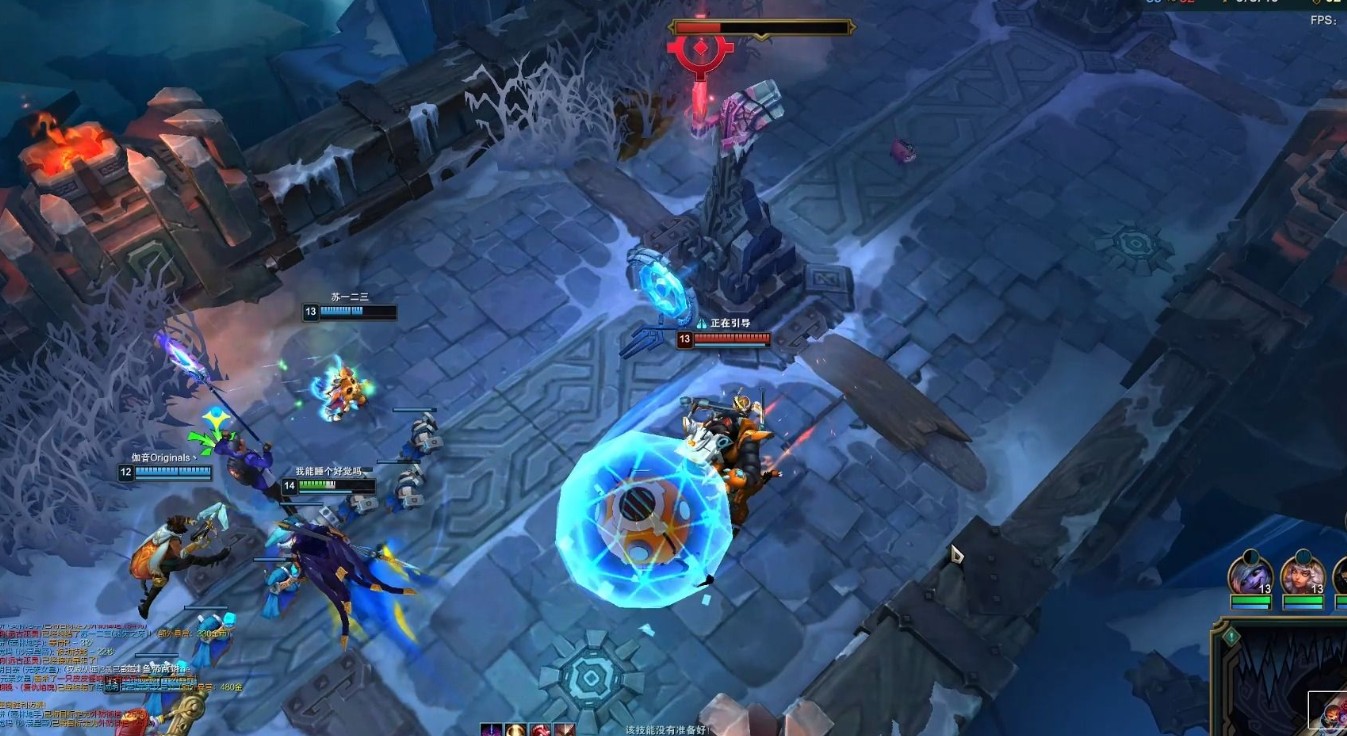Click the golden orb buff icon
Viewport: 1347px width, 736px height.
pos(516,729)
